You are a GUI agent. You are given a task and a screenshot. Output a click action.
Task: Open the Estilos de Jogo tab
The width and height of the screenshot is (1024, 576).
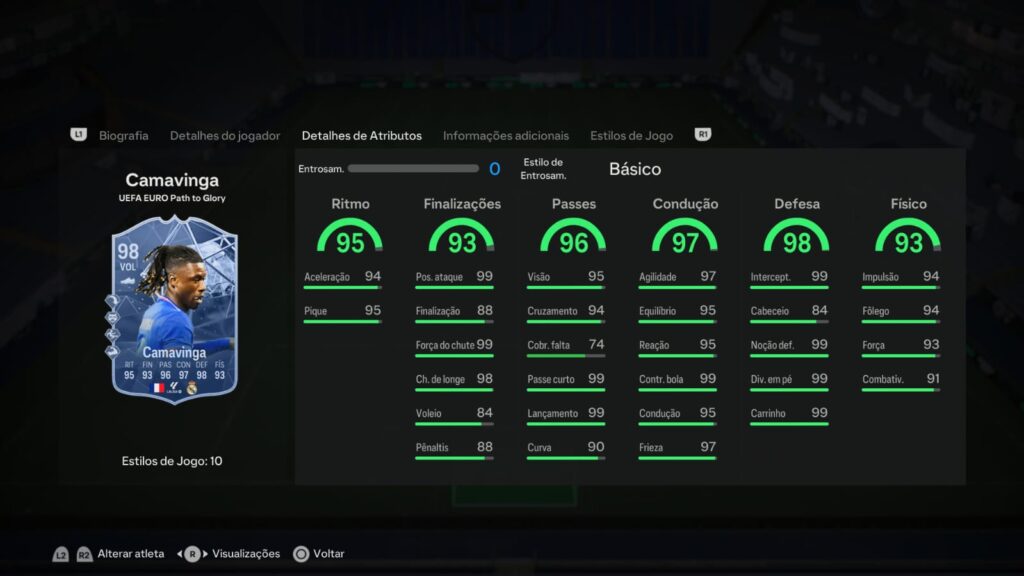631,136
